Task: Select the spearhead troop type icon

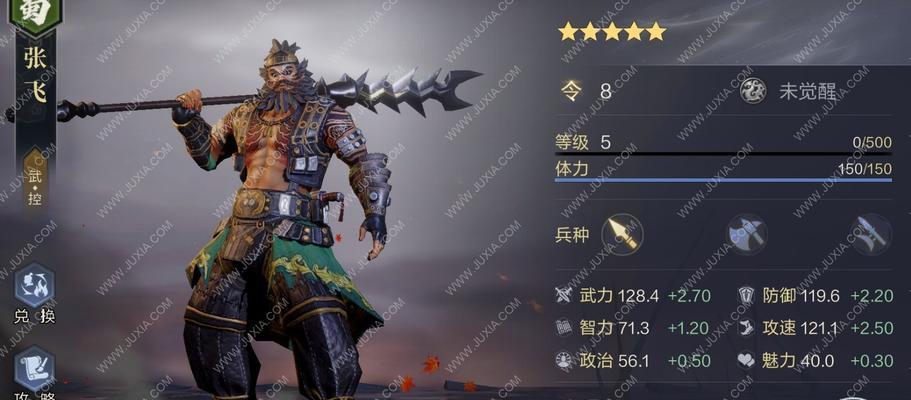Action: point(622,234)
